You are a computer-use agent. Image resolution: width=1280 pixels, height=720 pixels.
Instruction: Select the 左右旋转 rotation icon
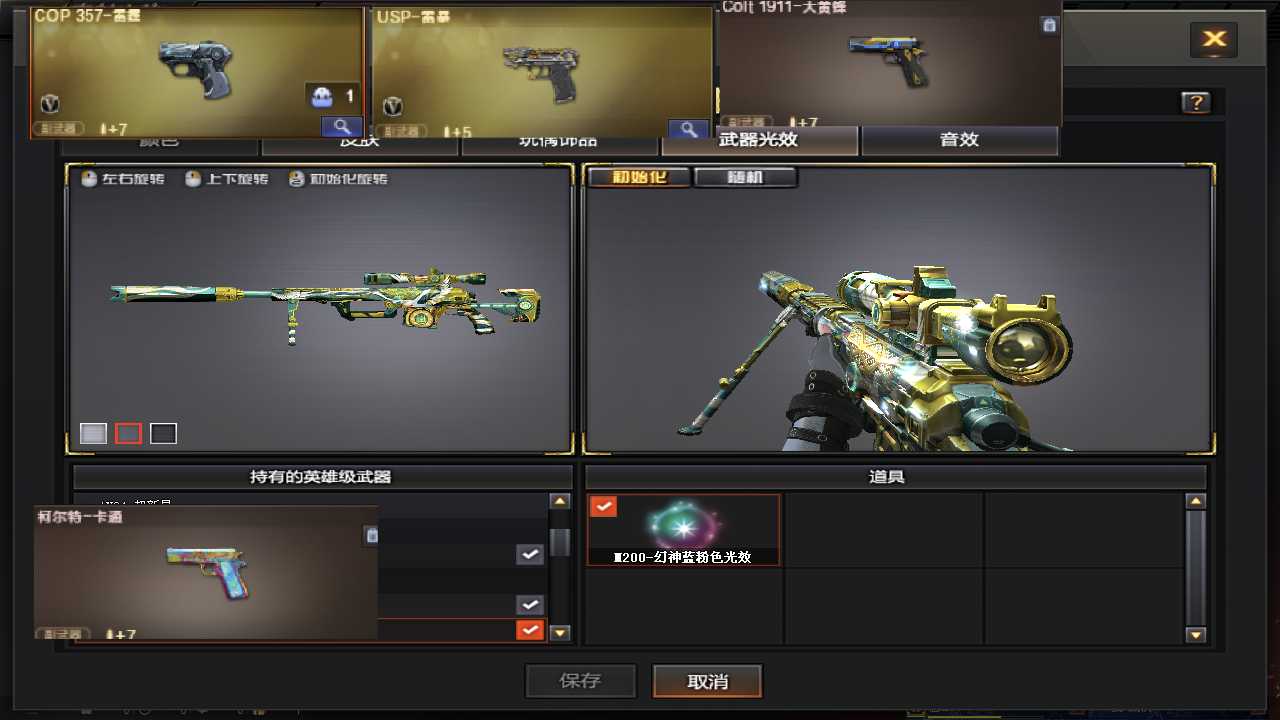(88, 179)
